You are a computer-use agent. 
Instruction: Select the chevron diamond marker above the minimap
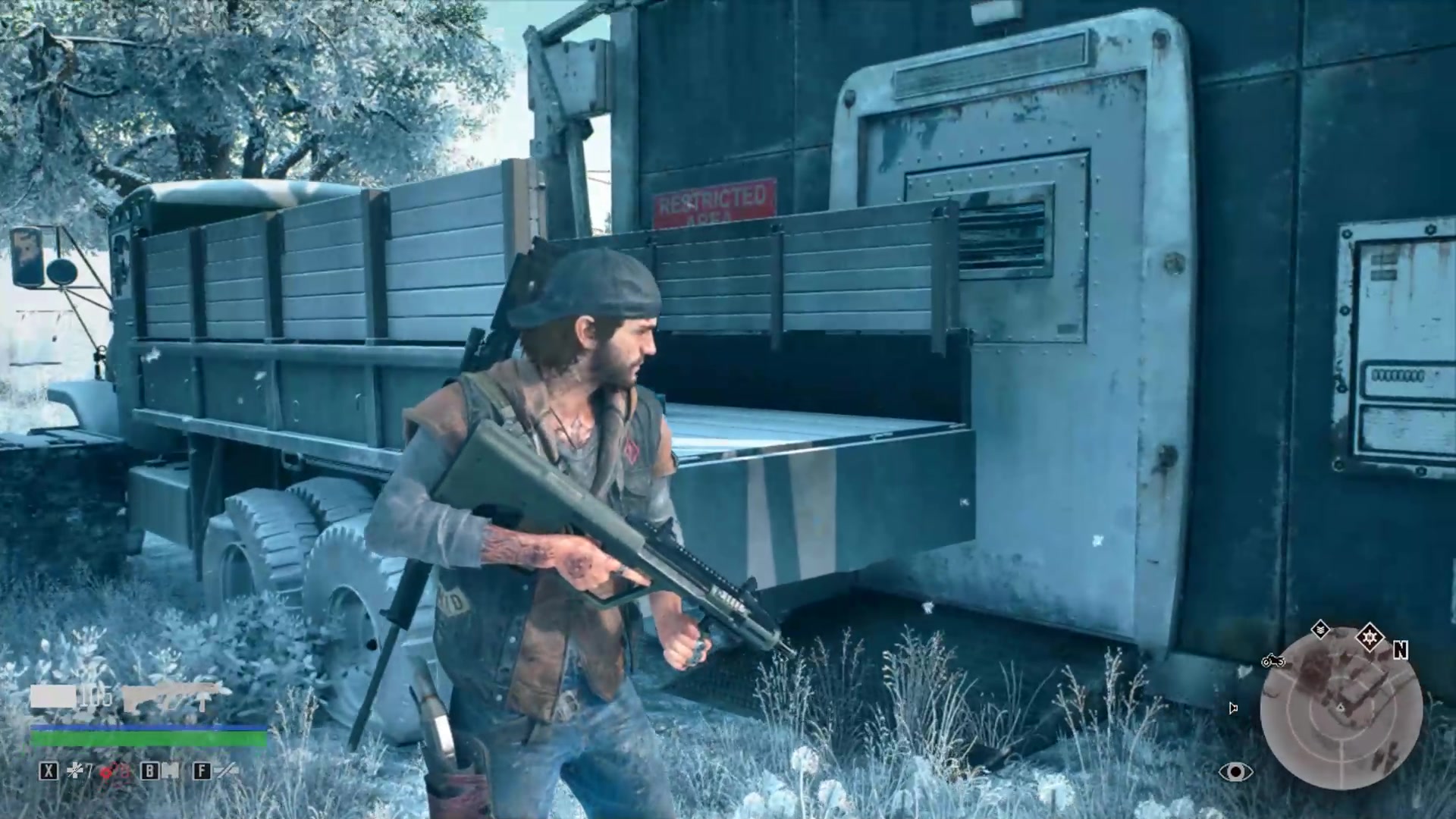[1320, 629]
